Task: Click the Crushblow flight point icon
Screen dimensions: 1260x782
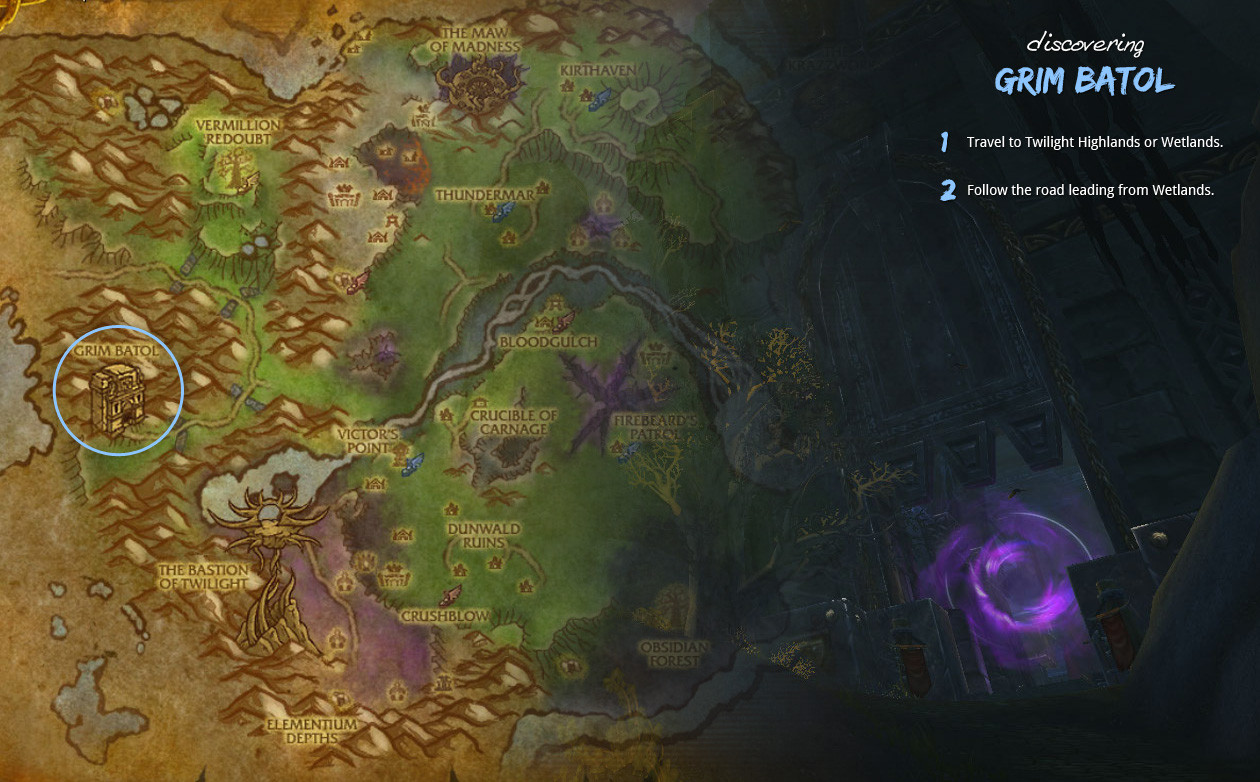Action: 450,597
